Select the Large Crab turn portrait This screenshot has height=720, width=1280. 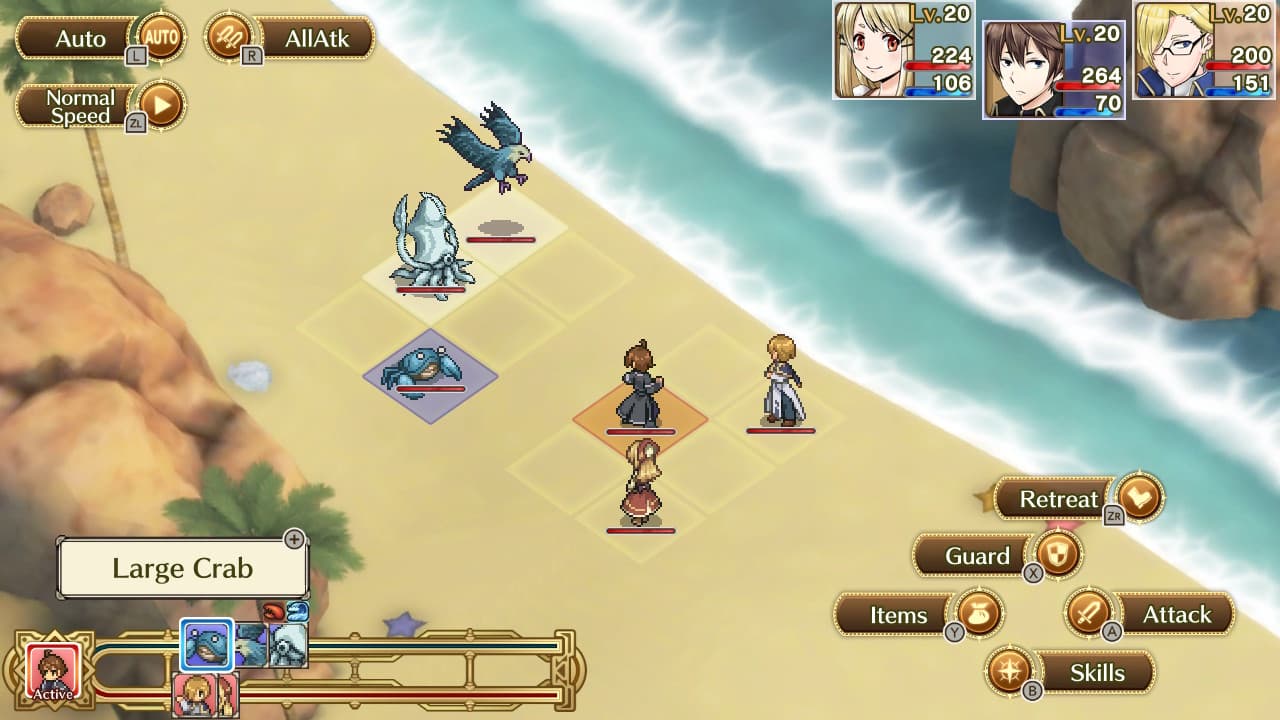click(x=204, y=645)
